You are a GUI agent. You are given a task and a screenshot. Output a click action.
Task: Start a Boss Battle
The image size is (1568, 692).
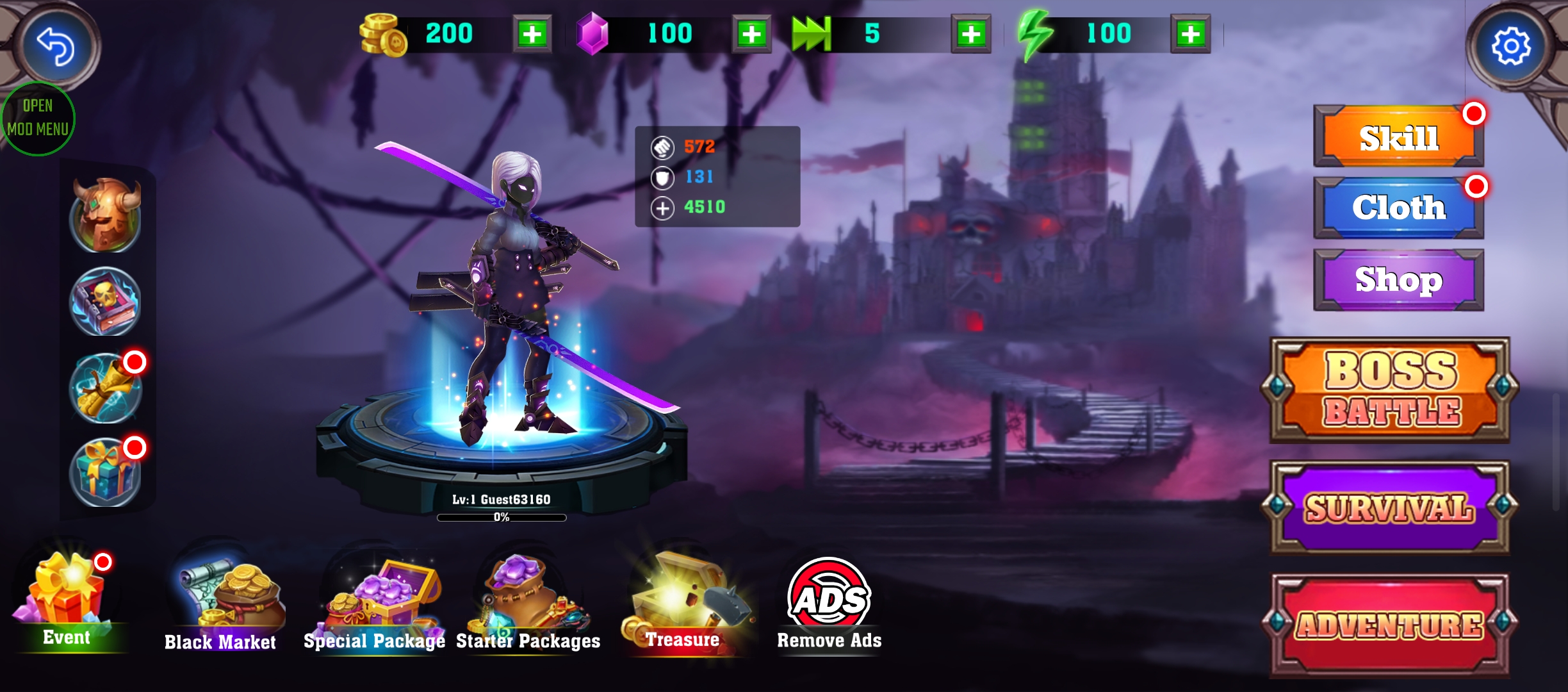(x=1391, y=390)
